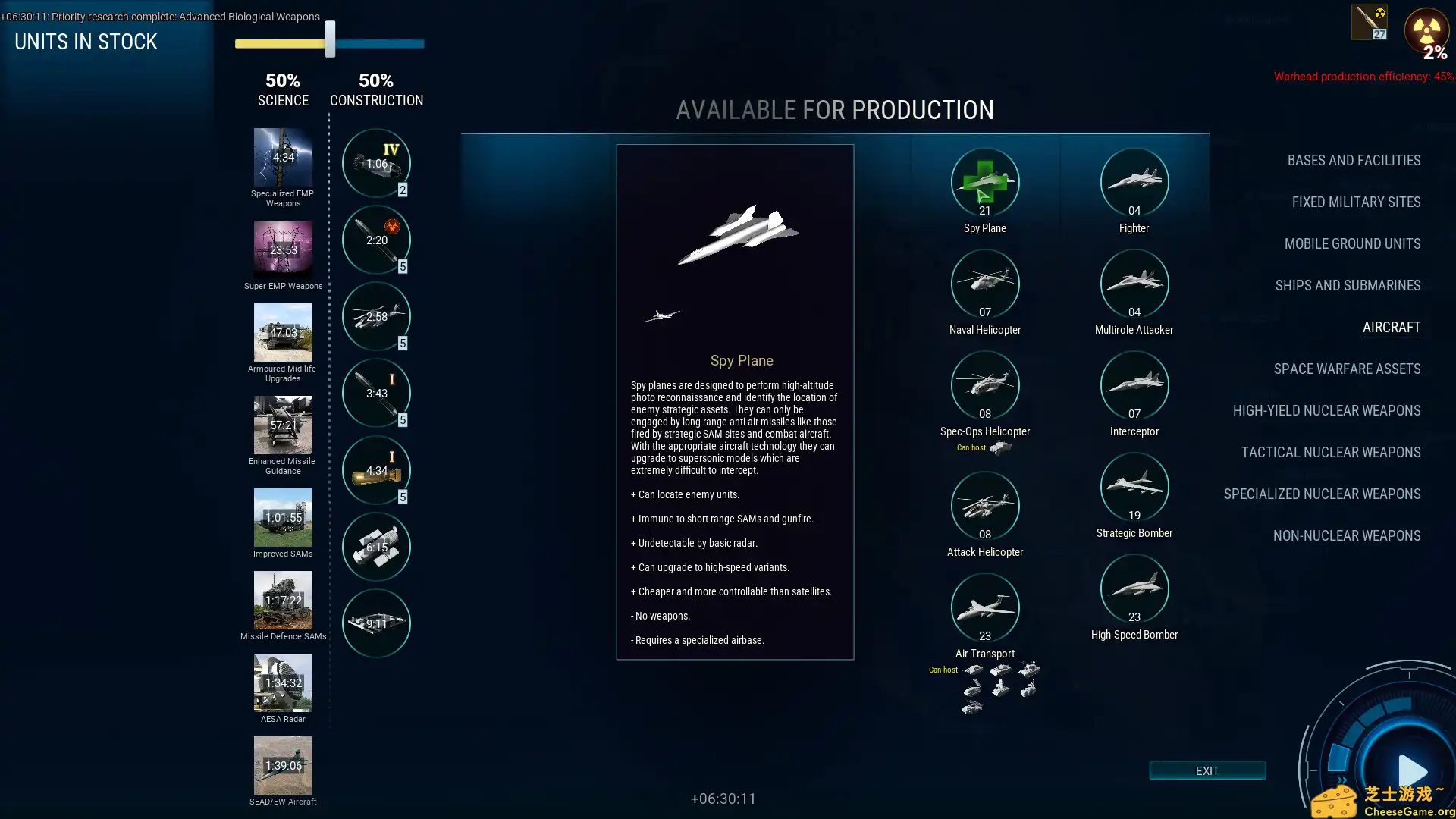Screen dimensions: 1456x819
Task: Choose the Spec-Ops Helicopter icon
Action: tap(984, 385)
